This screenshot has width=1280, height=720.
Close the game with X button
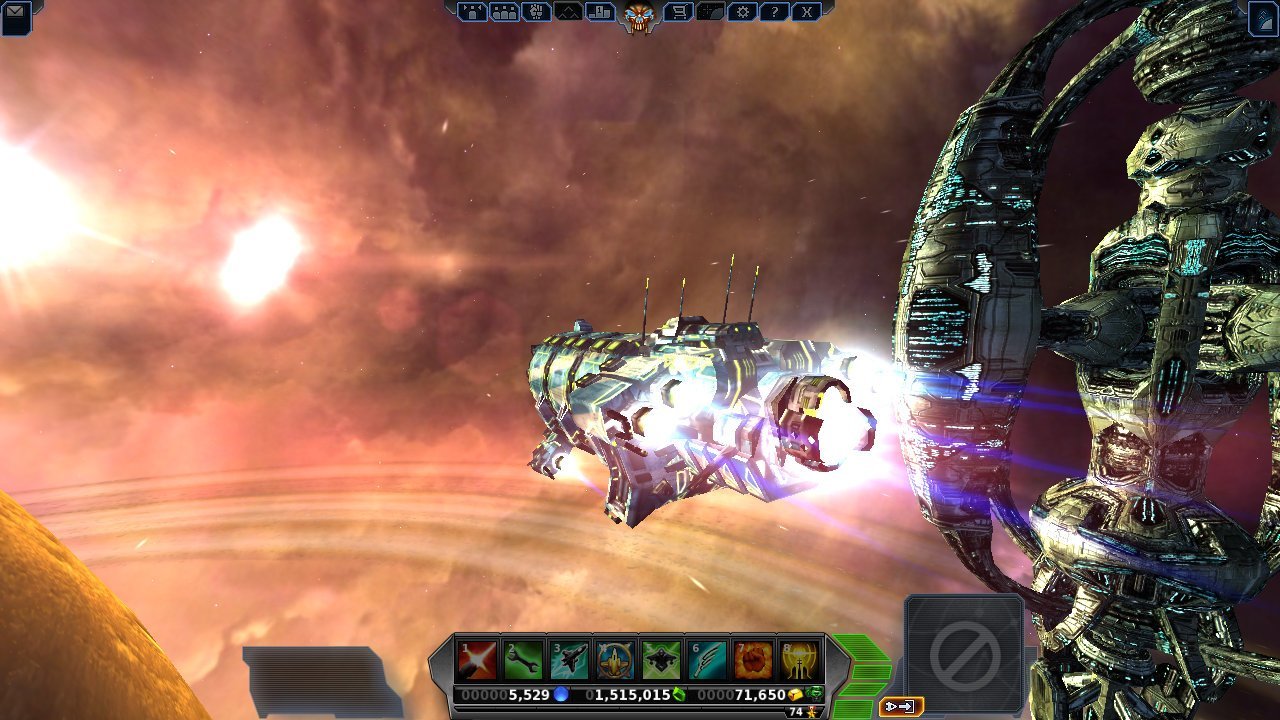click(x=806, y=12)
